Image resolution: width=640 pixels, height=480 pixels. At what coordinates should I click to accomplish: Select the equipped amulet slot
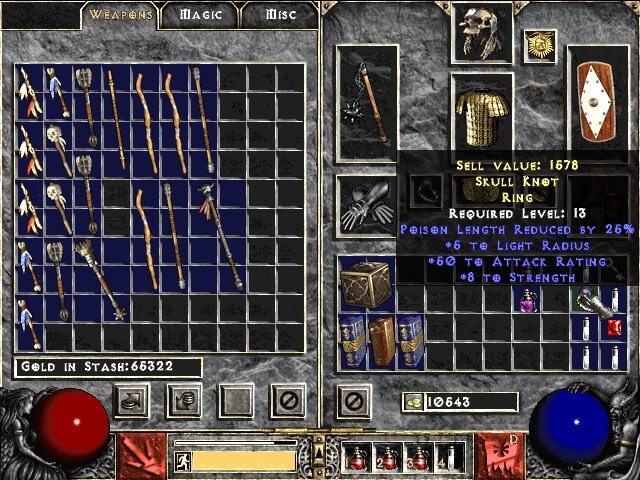pos(540,45)
